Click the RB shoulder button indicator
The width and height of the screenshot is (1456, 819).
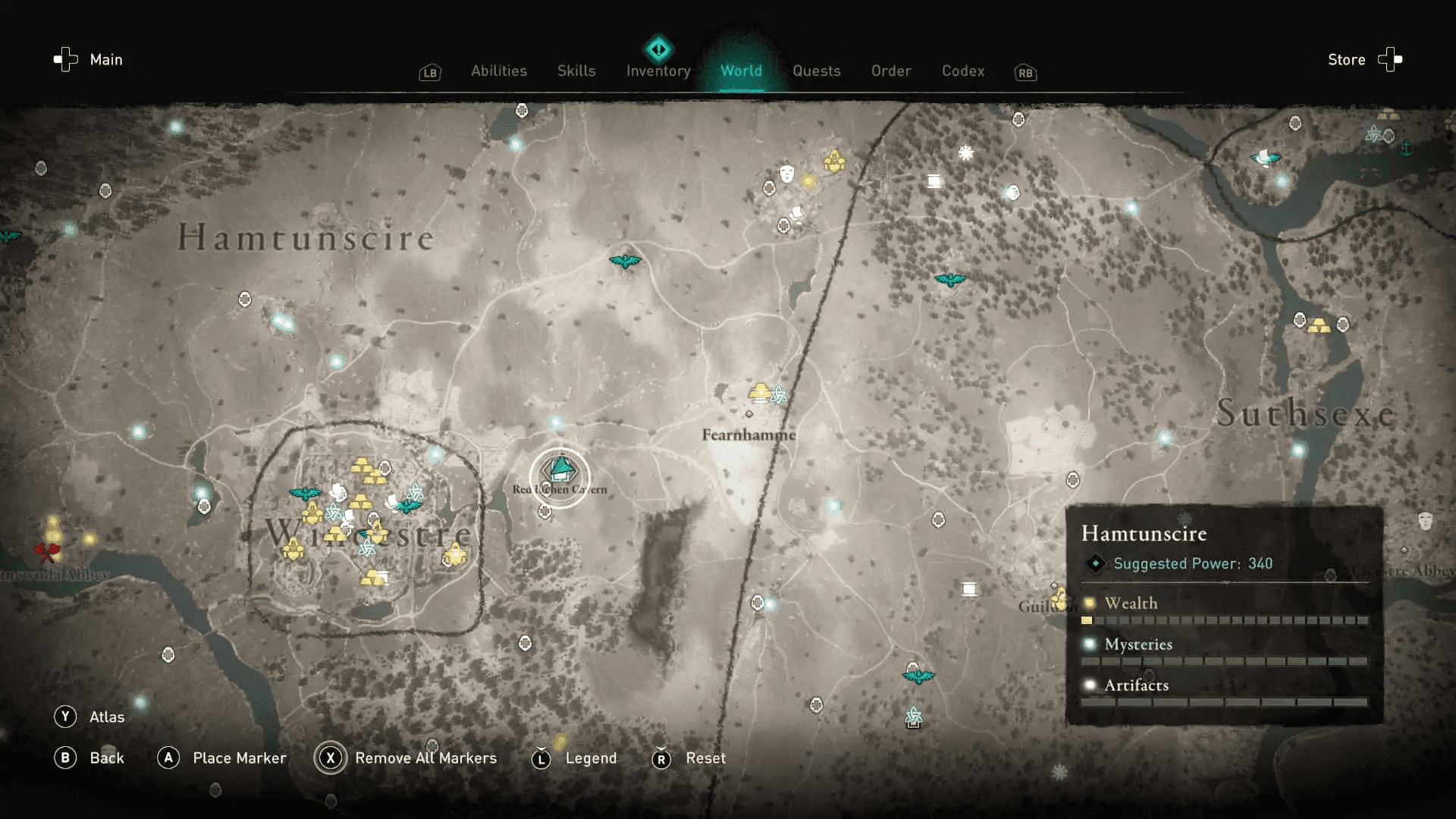click(x=1025, y=73)
